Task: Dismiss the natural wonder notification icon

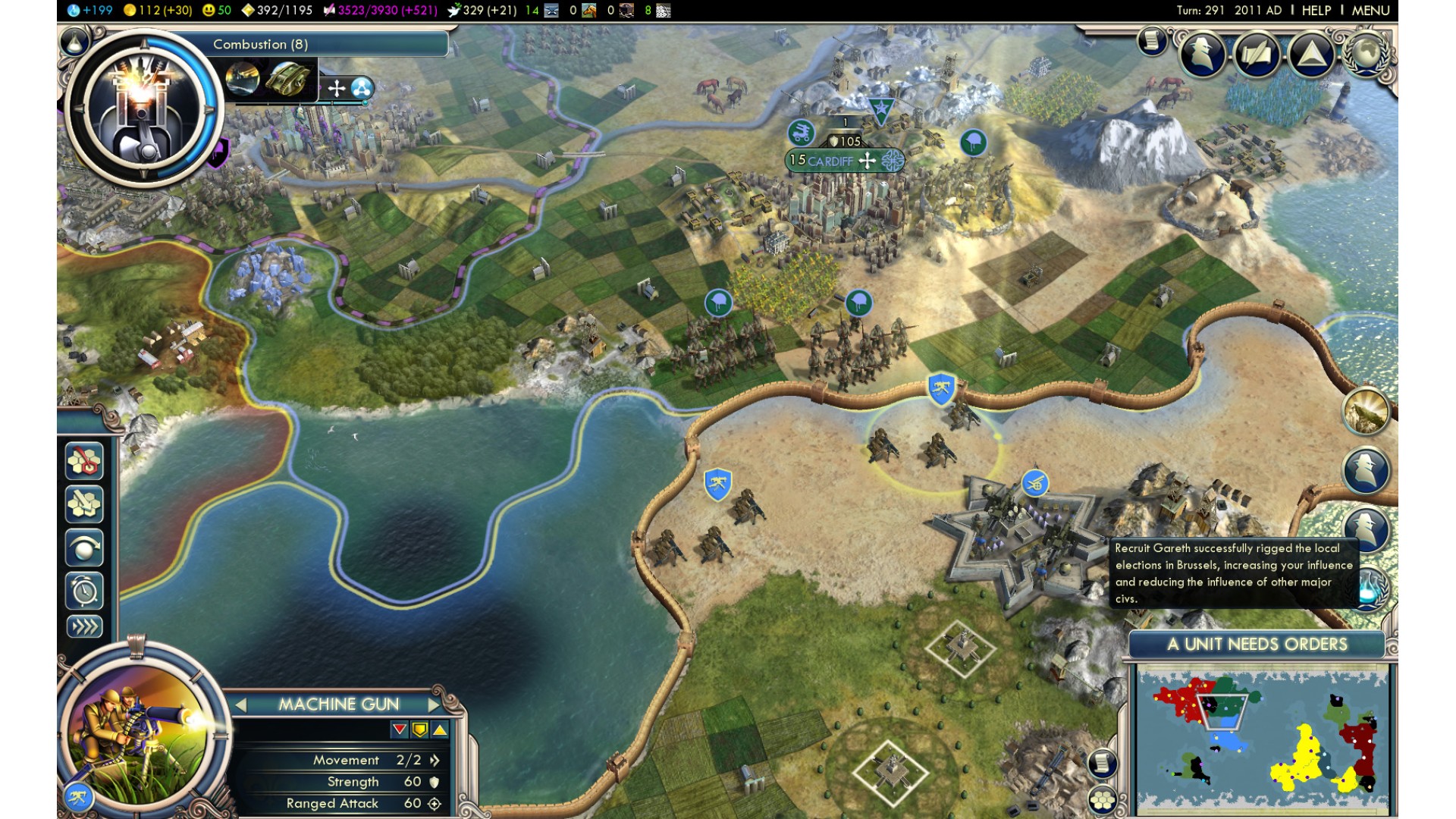Action: click(1366, 412)
